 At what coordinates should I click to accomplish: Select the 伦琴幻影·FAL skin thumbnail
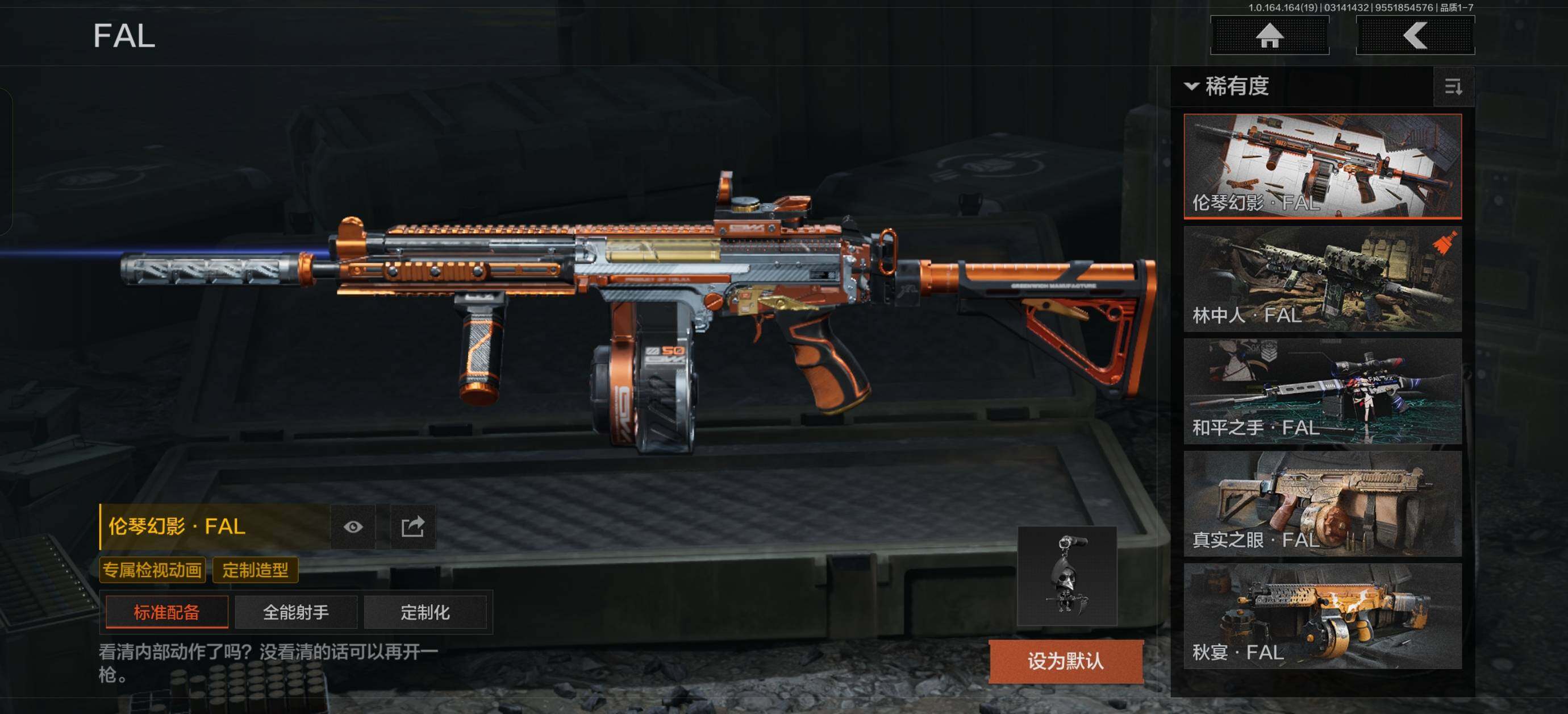pyautogui.click(x=1322, y=165)
